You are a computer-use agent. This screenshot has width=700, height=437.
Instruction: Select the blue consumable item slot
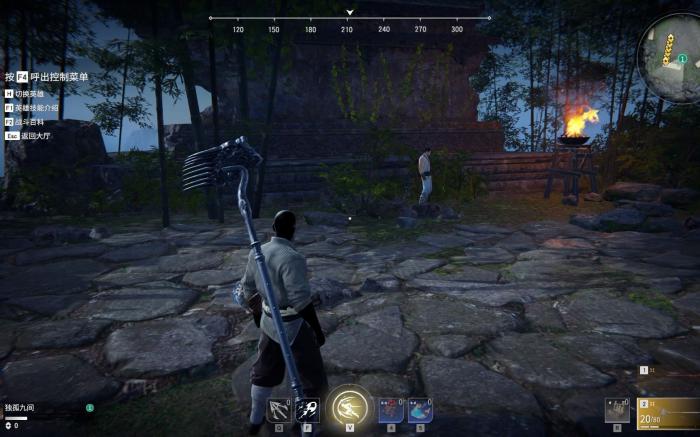[418, 410]
